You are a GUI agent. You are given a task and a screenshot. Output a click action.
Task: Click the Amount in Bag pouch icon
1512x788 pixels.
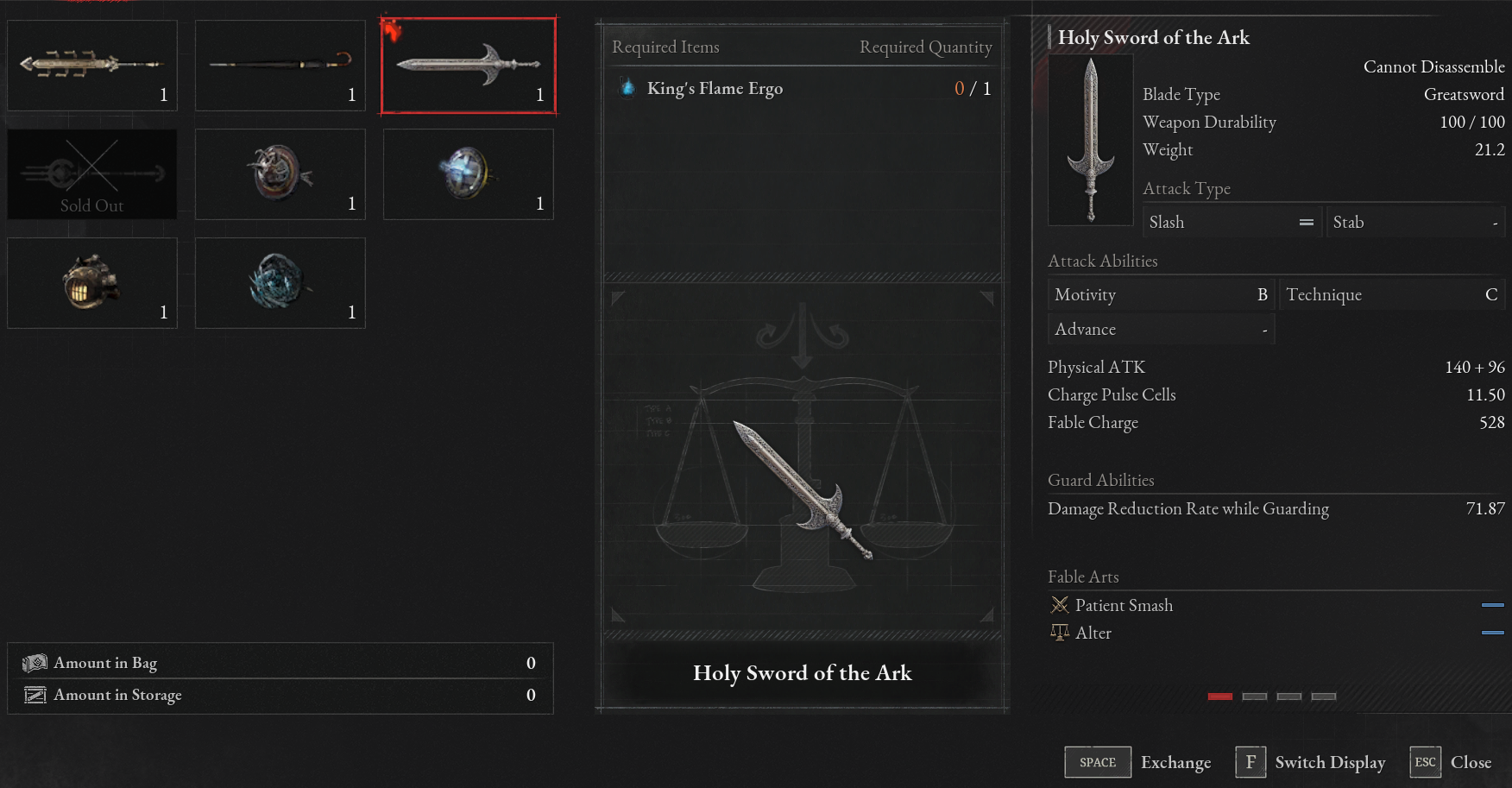pyautogui.click(x=35, y=663)
